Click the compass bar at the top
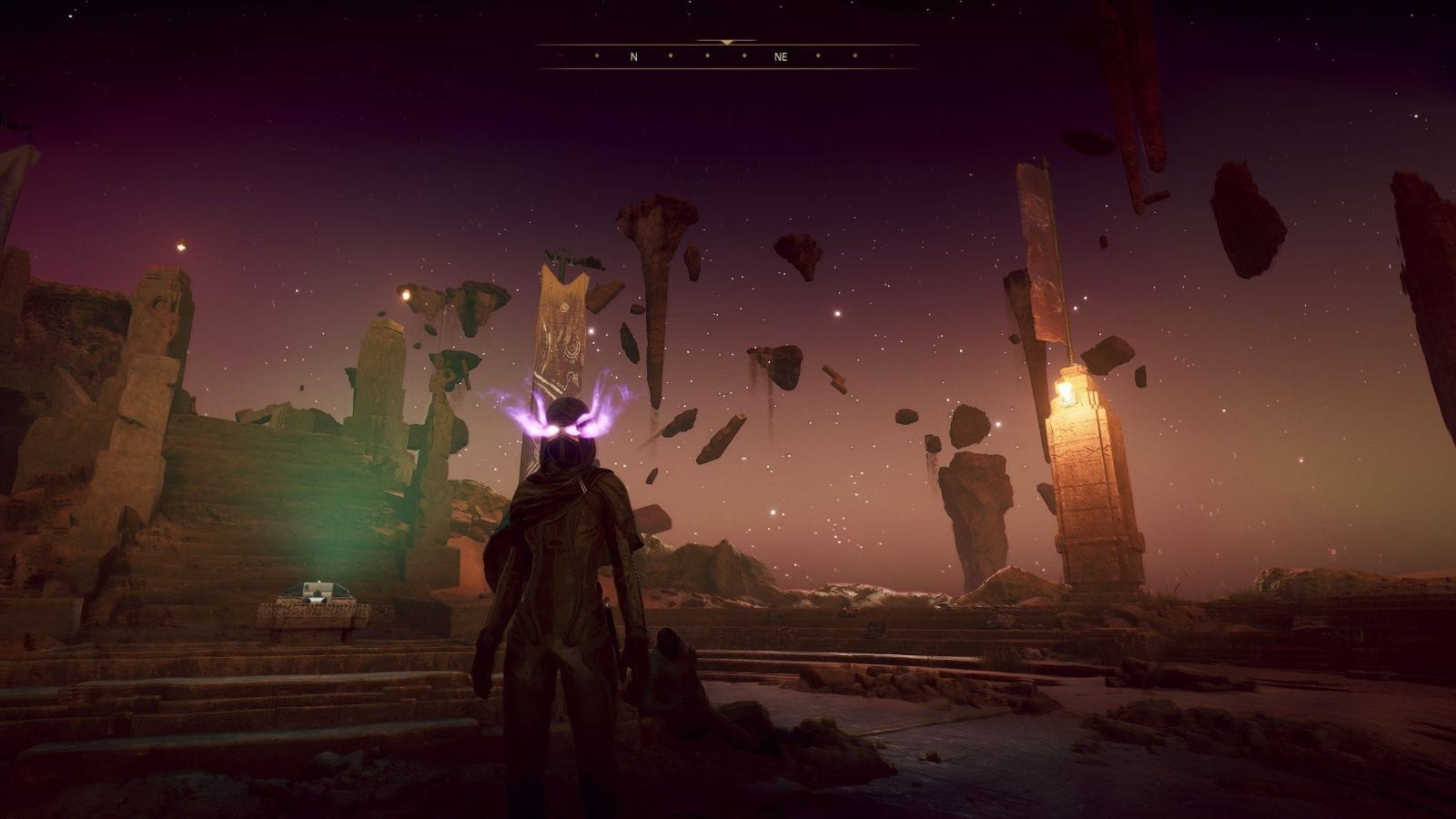 tap(727, 56)
